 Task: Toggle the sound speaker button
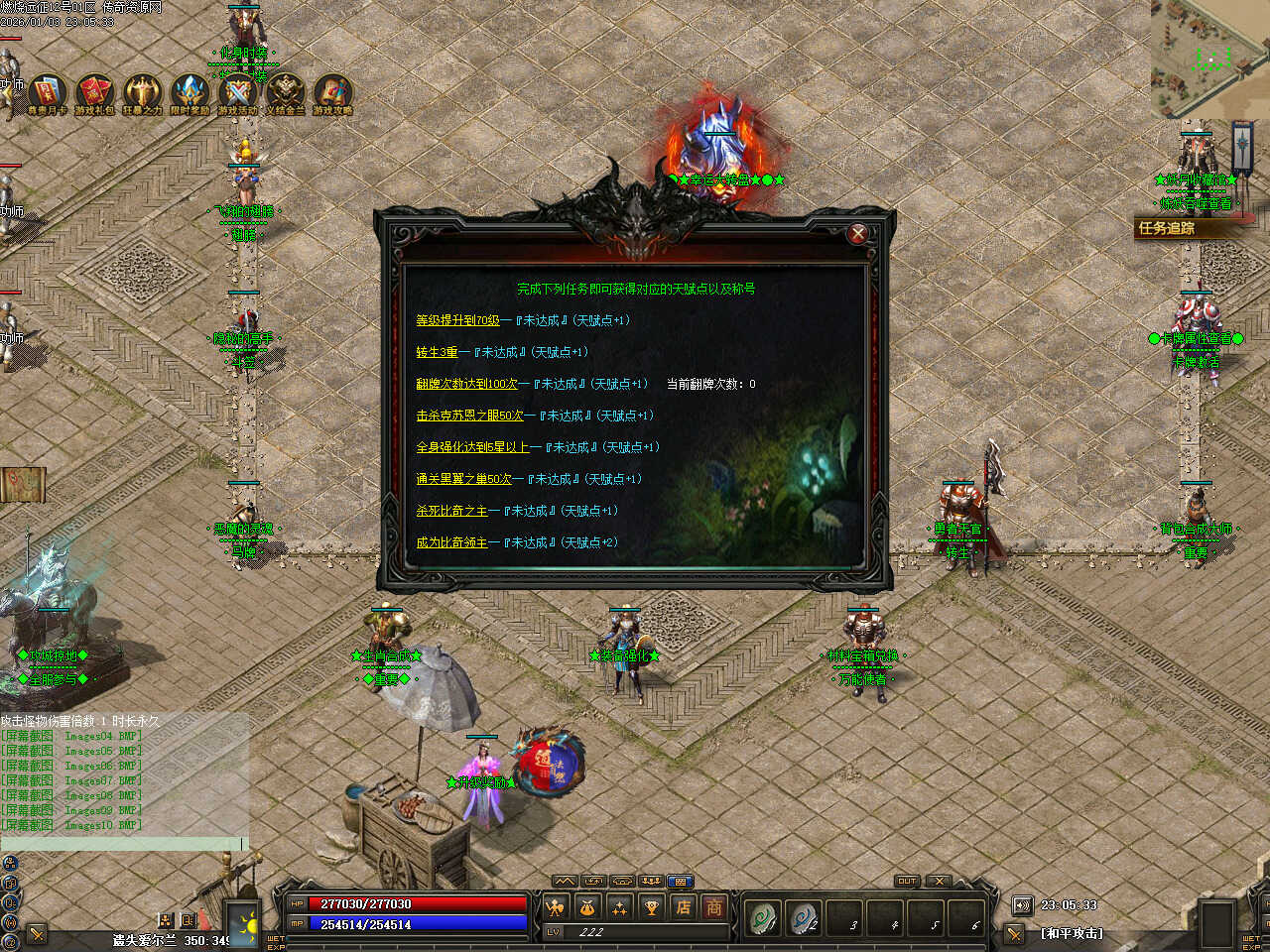point(1022,905)
